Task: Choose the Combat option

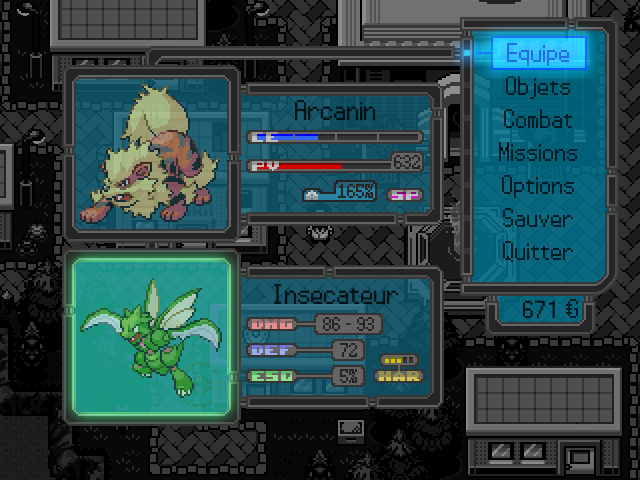Action: [x=538, y=120]
